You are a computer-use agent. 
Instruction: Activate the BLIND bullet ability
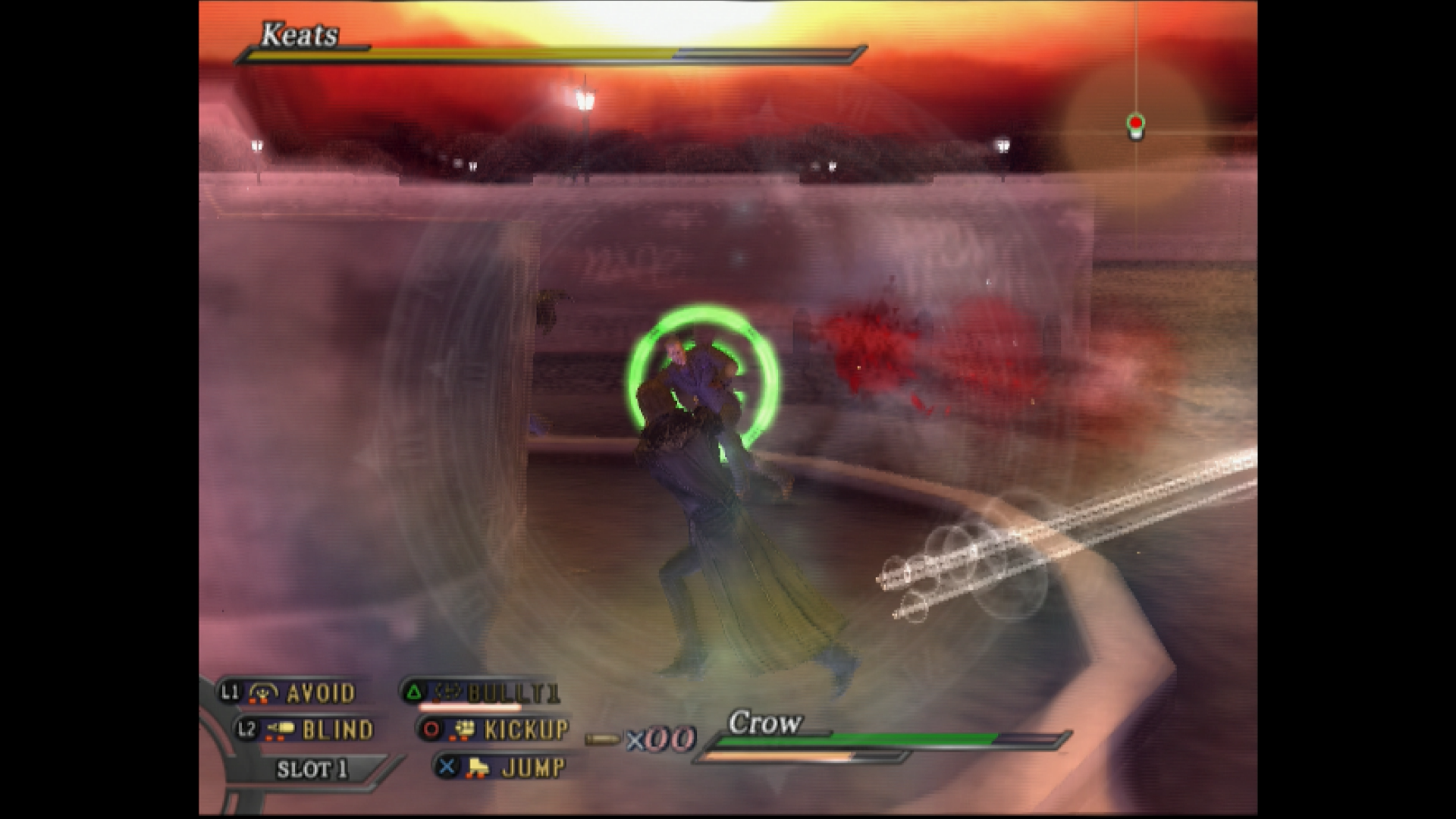(306, 730)
